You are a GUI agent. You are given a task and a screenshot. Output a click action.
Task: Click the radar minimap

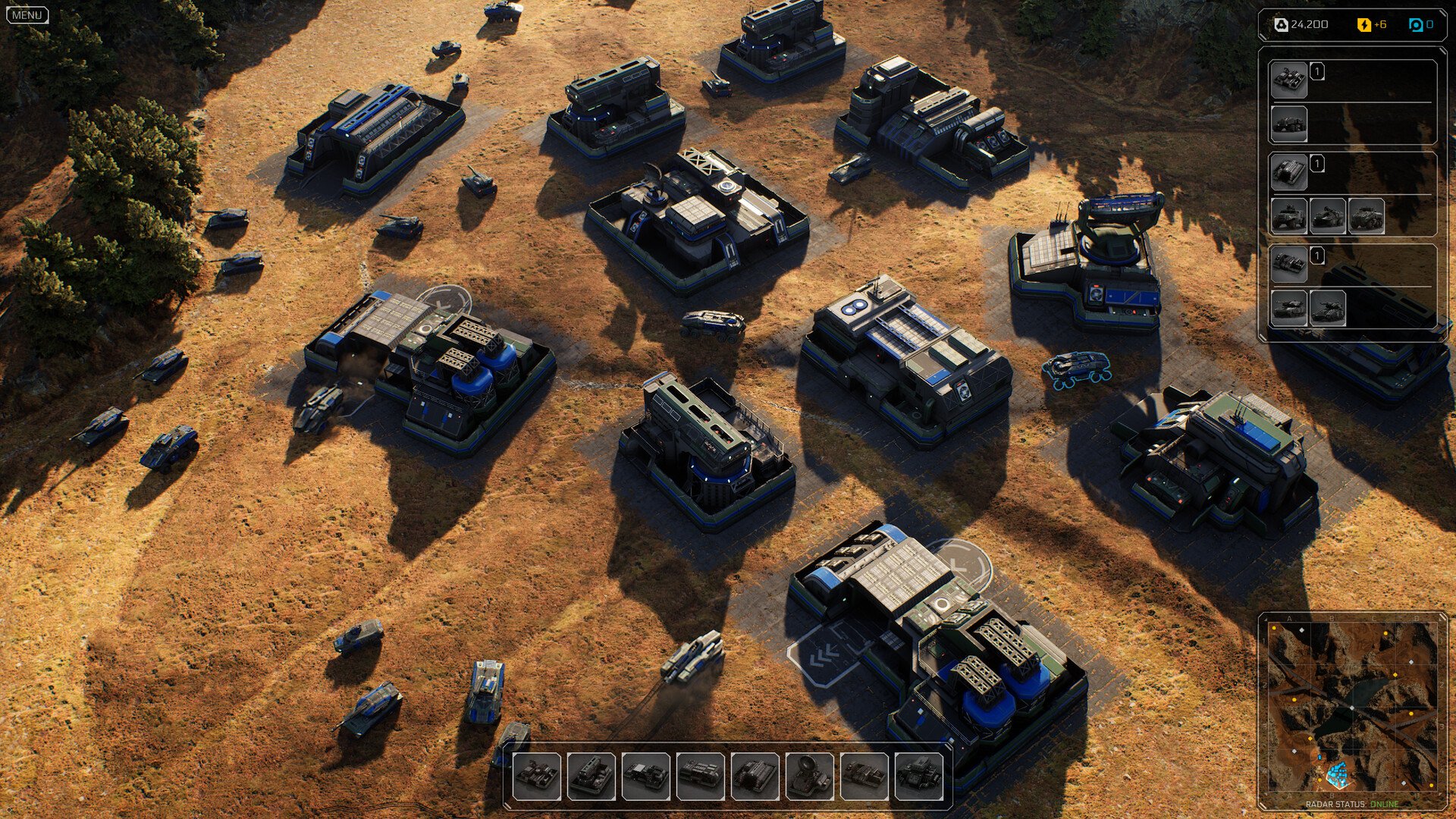(x=1352, y=708)
